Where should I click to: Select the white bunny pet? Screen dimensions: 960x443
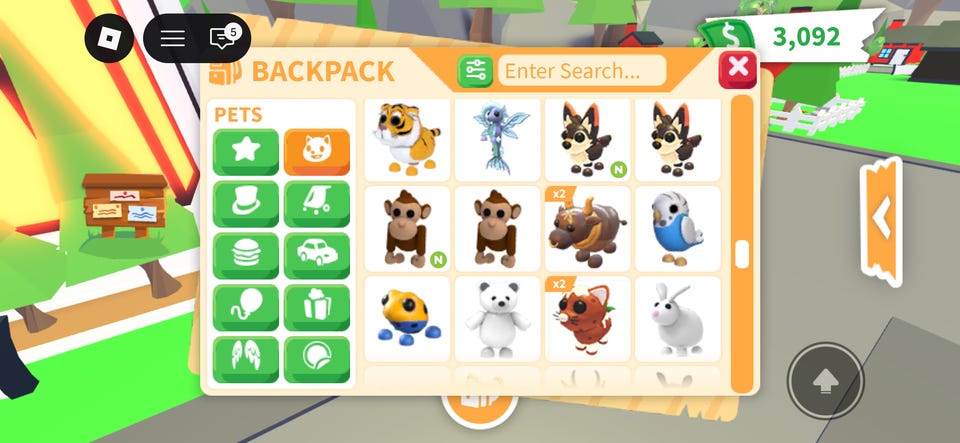(x=677, y=318)
